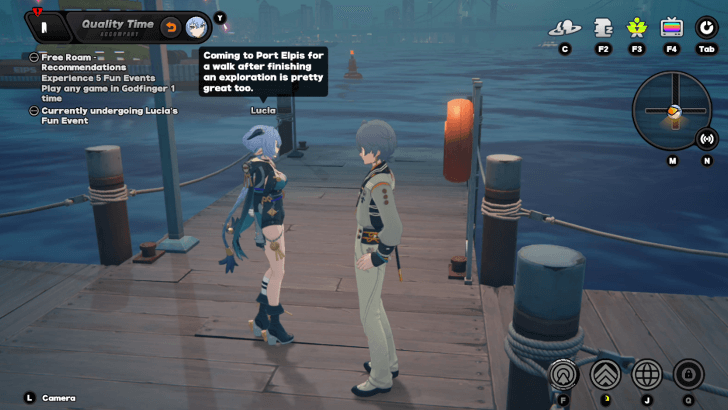Activate the interact arrow ring icon
Viewport: 728px width, 410px height.
564,374
